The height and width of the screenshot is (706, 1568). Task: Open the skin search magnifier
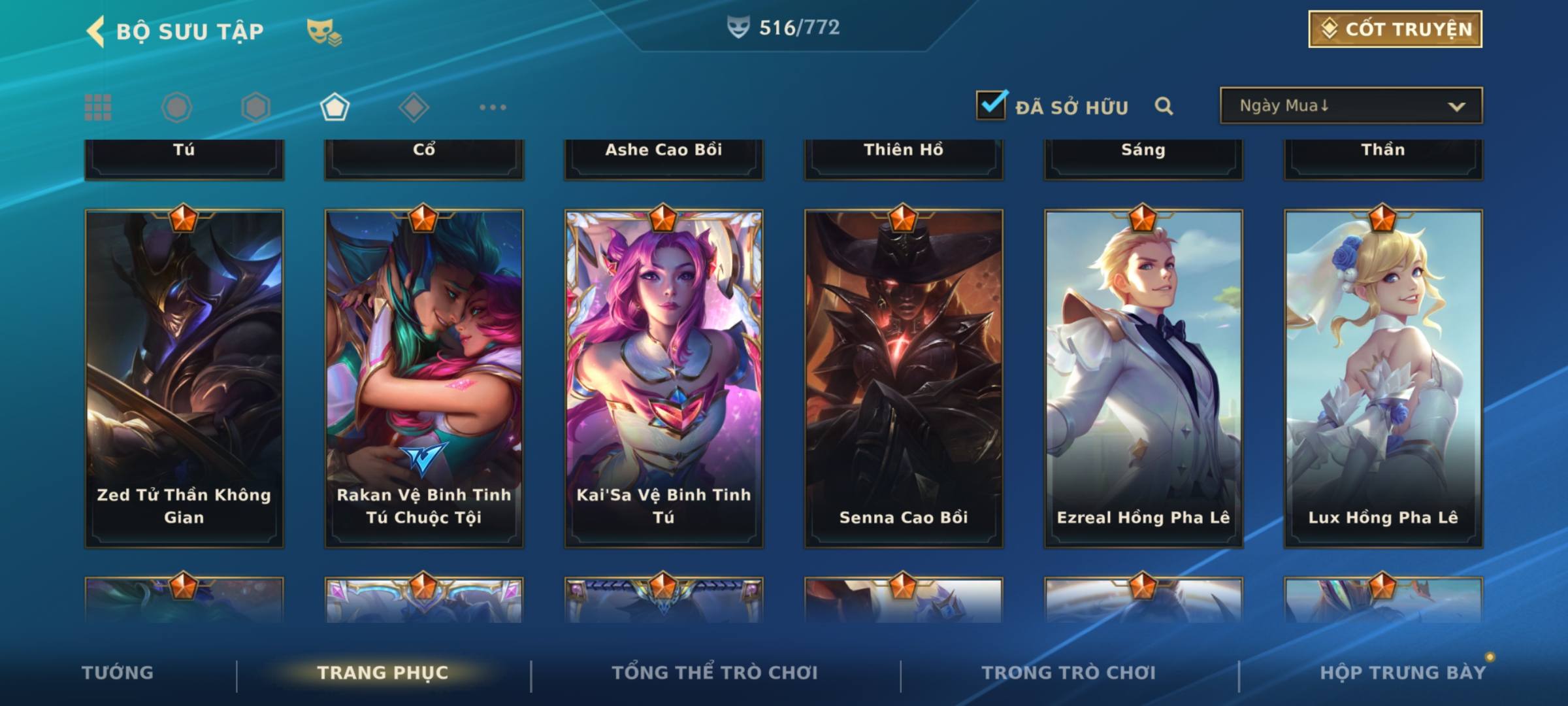pos(1164,106)
